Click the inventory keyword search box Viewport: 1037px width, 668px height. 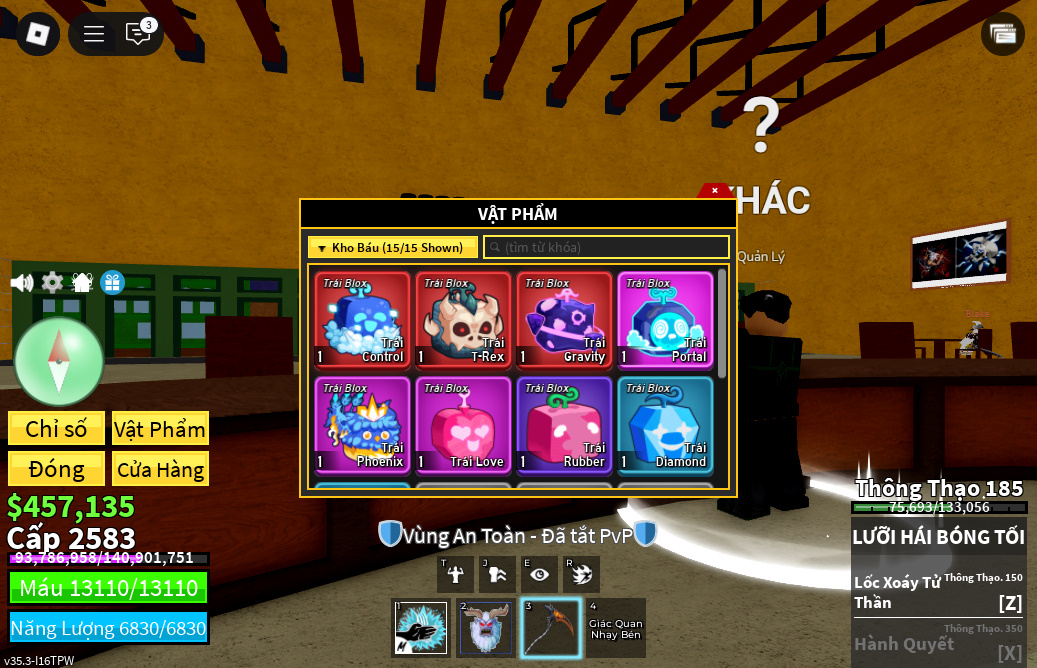point(606,247)
